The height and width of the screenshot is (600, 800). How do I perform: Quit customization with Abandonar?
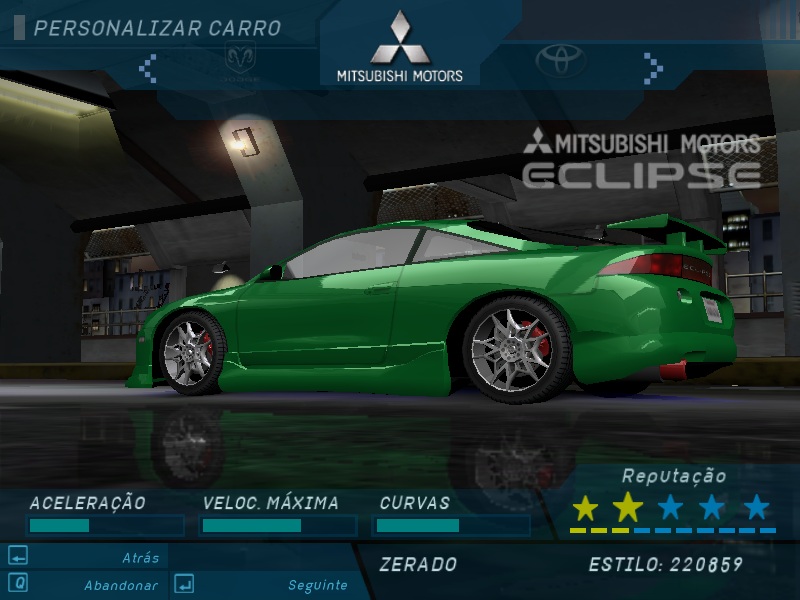120,585
